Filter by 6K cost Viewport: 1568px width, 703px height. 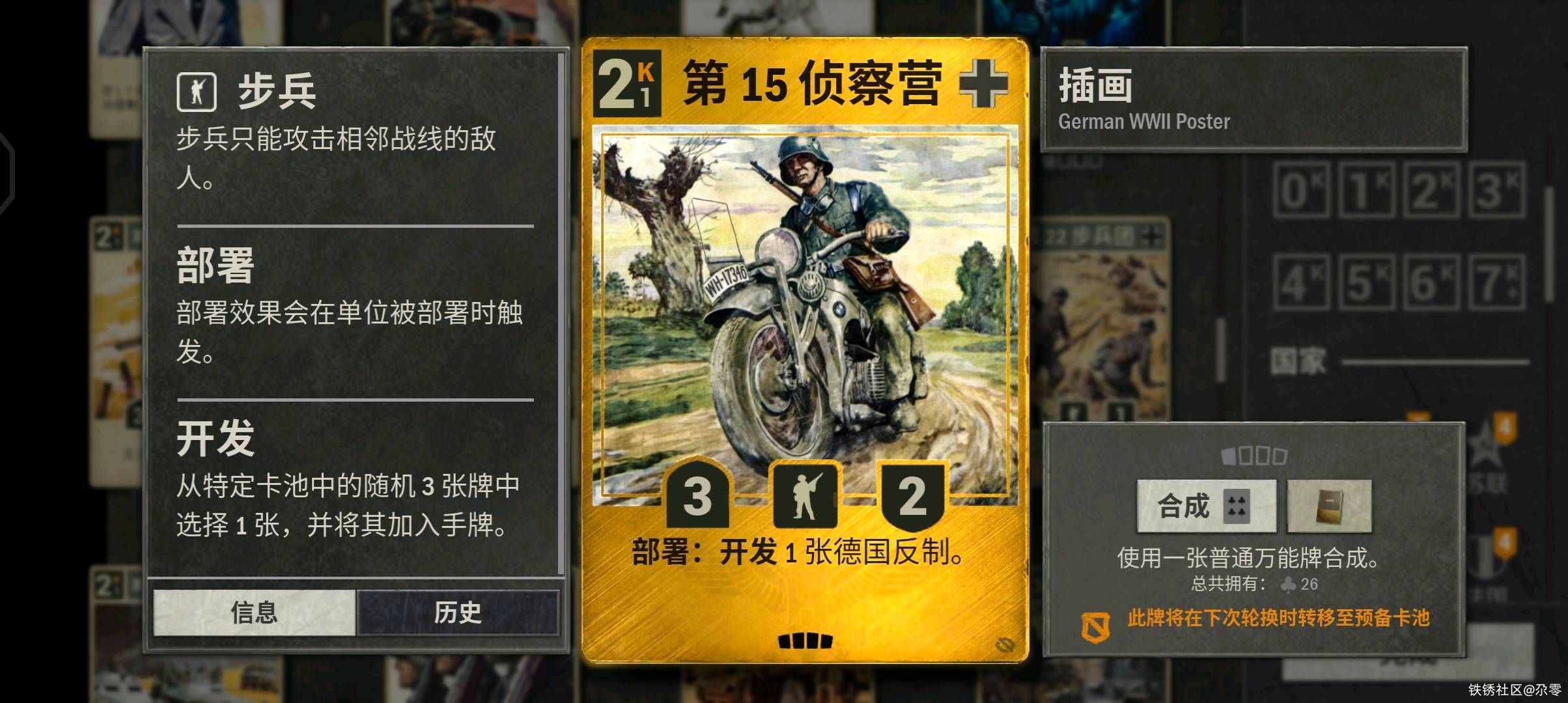click(1431, 282)
